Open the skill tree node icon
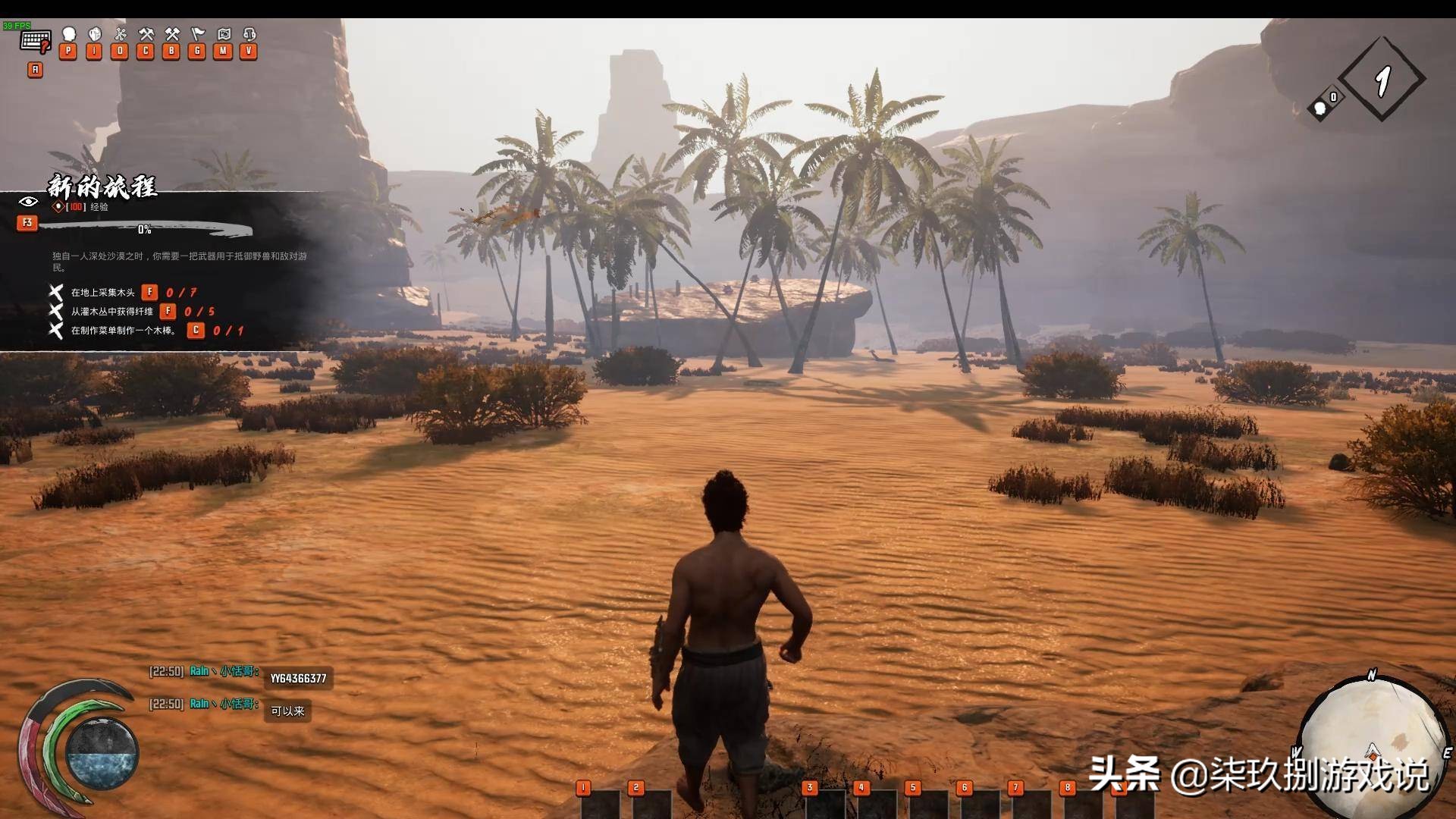Screen dimensions: 1456x819 point(120,35)
